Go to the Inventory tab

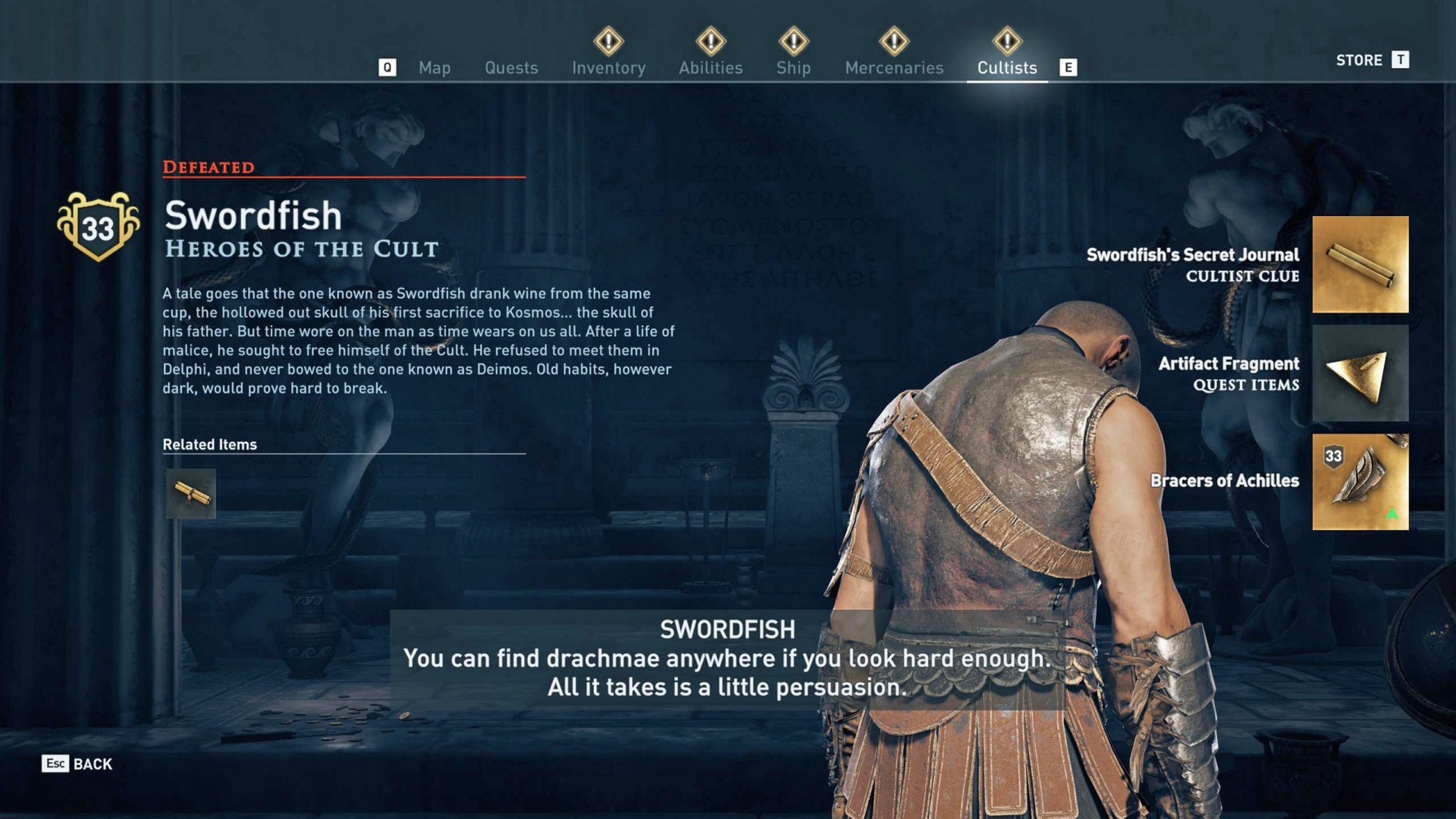tap(609, 67)
